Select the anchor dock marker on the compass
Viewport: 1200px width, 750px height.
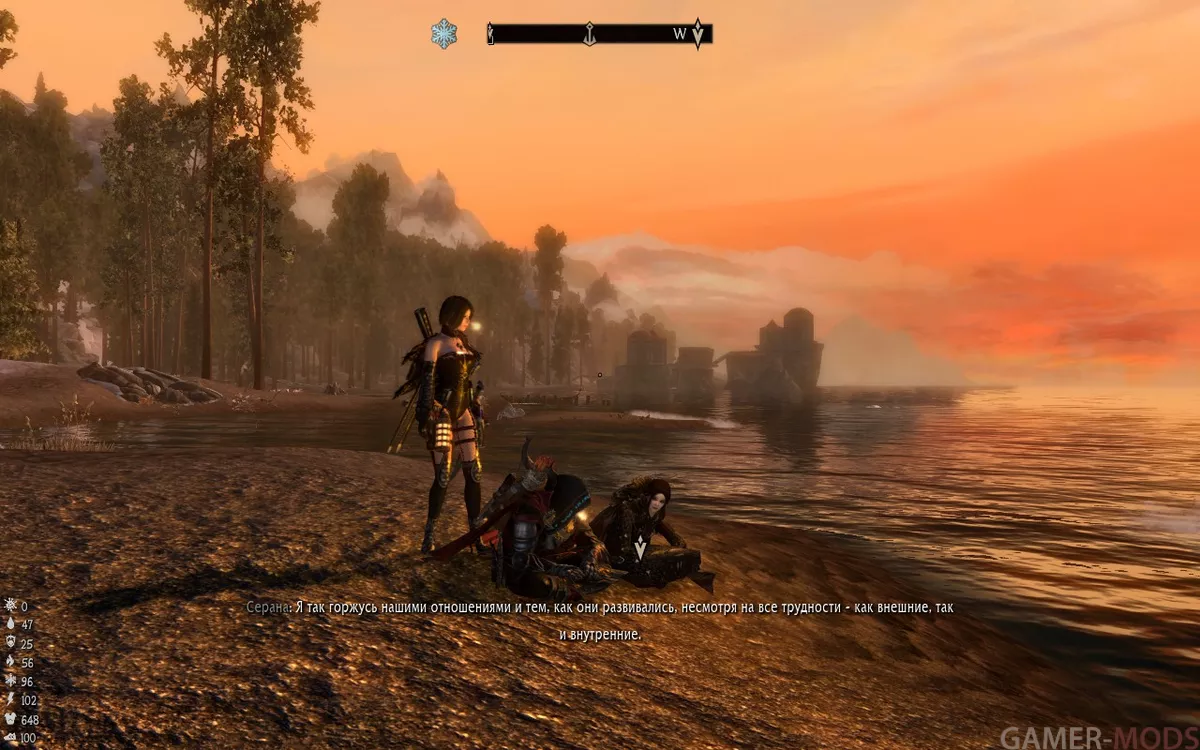click(x=590, y=34)
